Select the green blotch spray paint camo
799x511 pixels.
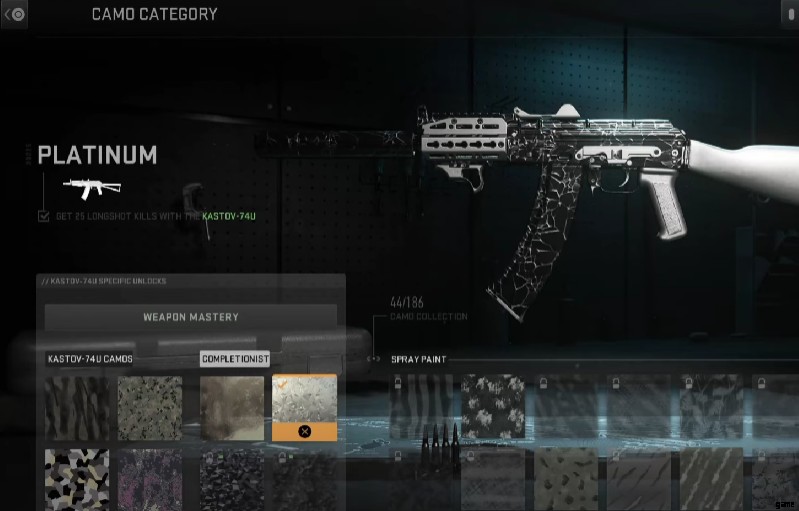565,479
